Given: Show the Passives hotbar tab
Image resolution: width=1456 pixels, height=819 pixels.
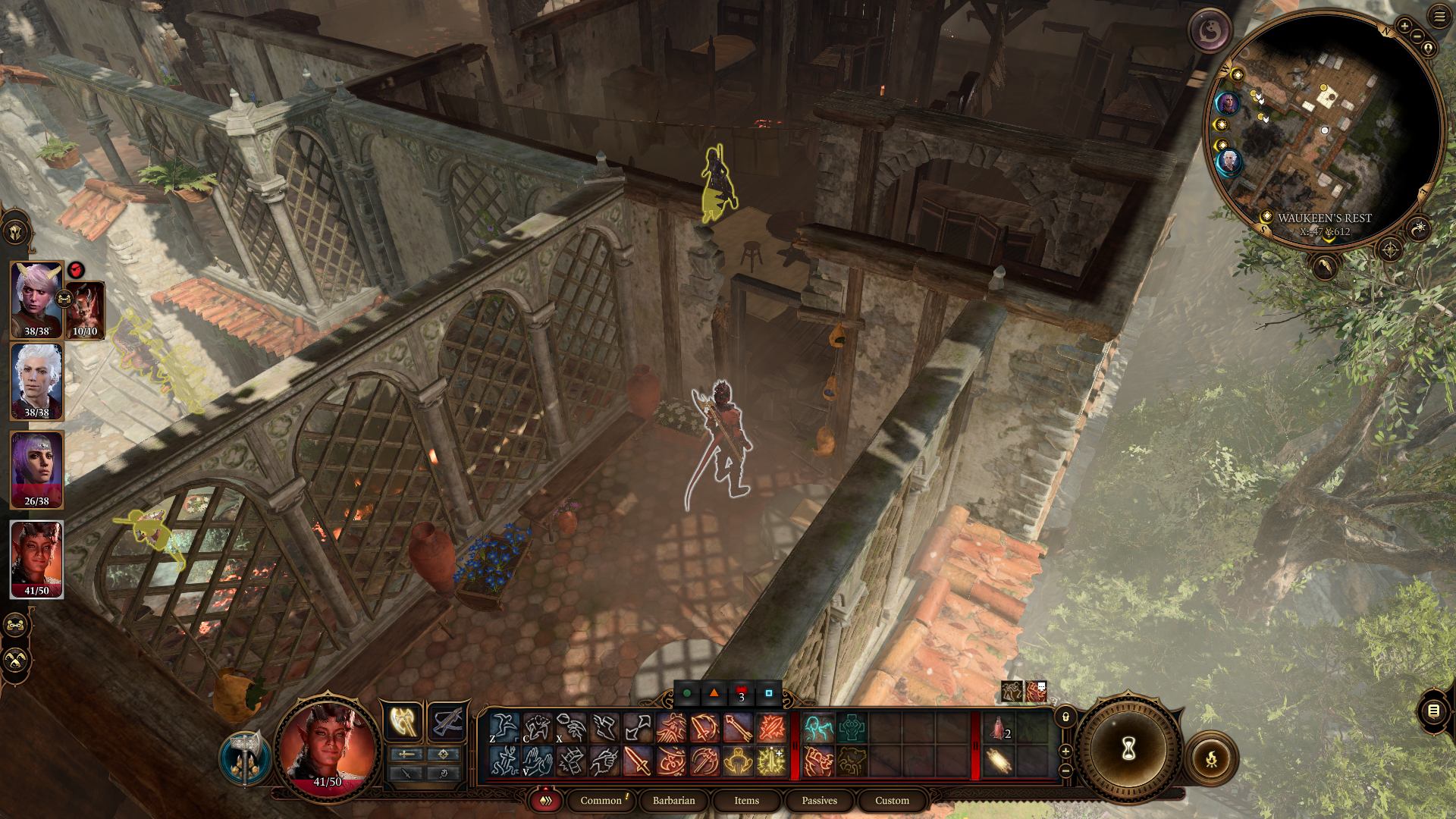Looking at the screenshot, I should click(819, 800).
